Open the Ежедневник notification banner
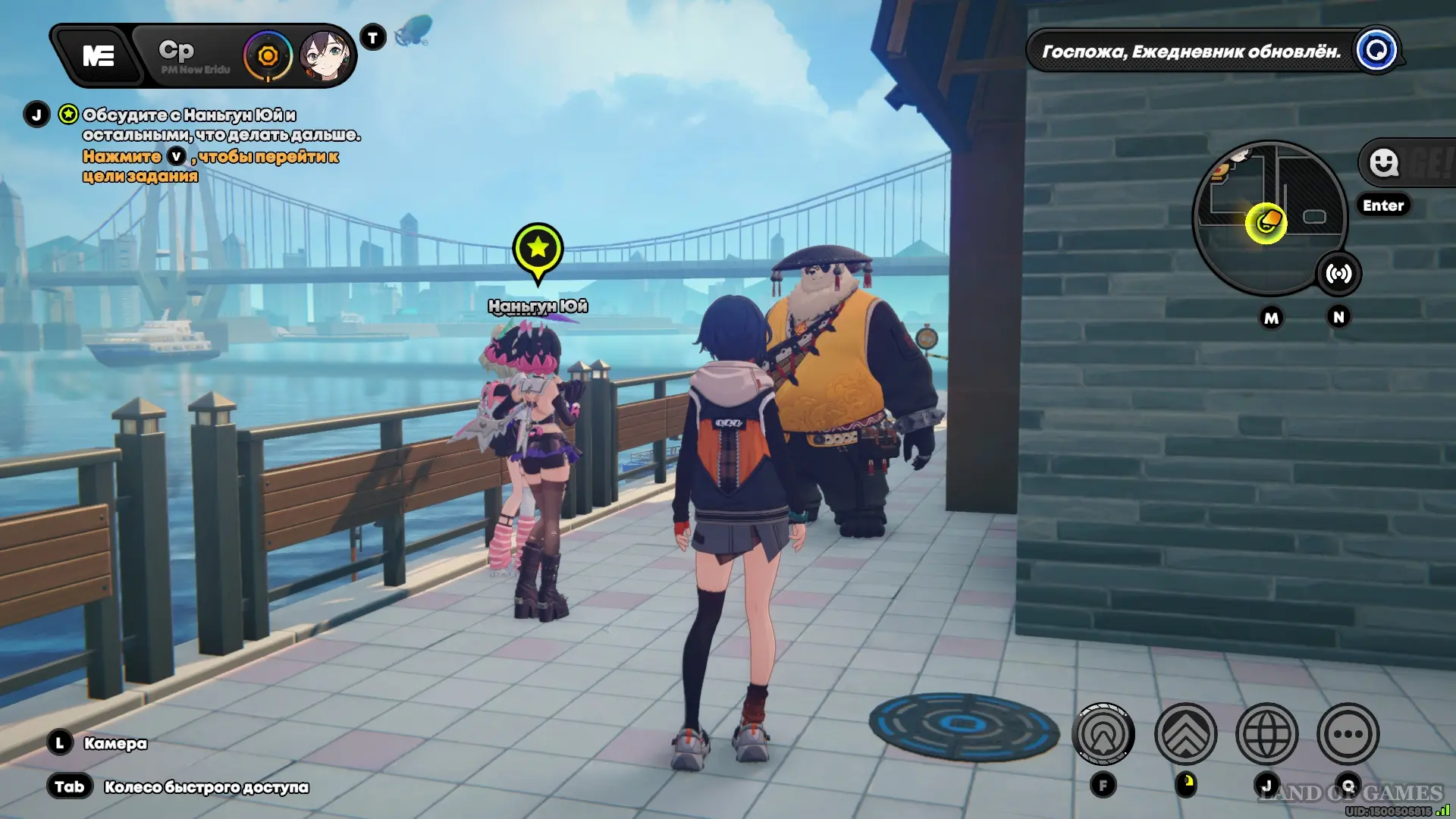This screenshot has width=1456, height=819. pyautogui.click(x=1191, y=52)
